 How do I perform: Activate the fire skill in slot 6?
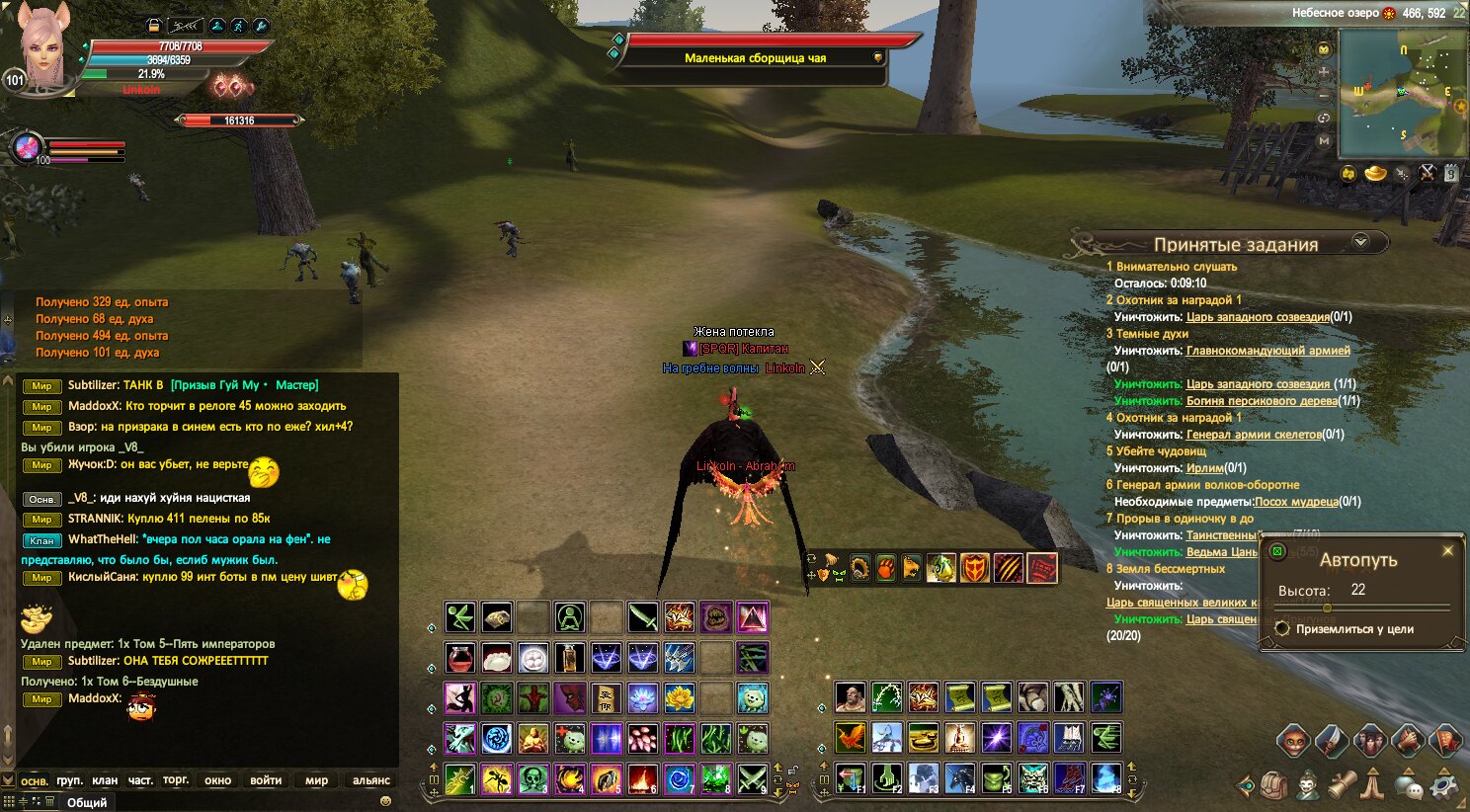(642, 779)
